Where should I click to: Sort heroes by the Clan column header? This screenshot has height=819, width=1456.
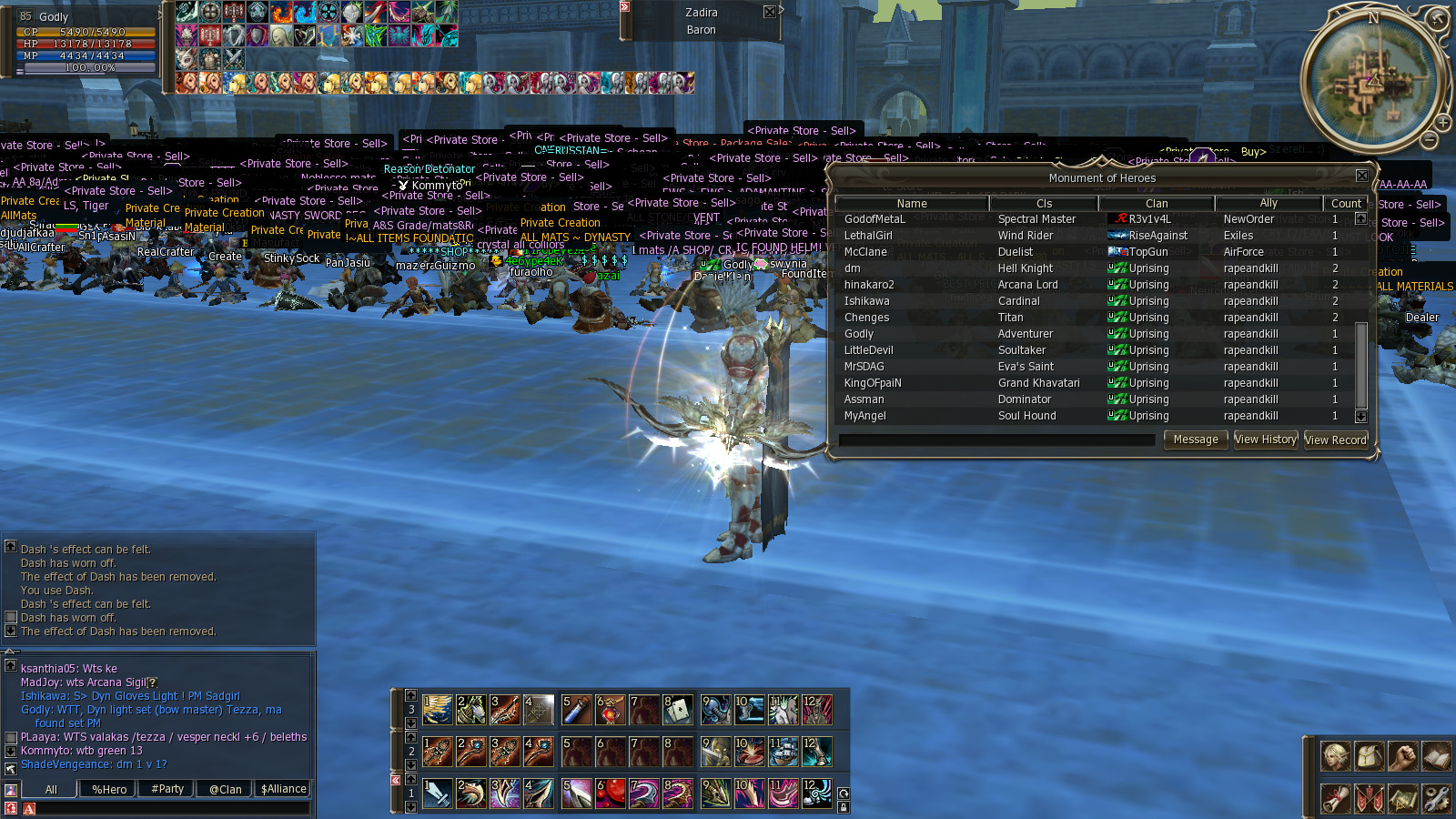tap(1157, 204)
